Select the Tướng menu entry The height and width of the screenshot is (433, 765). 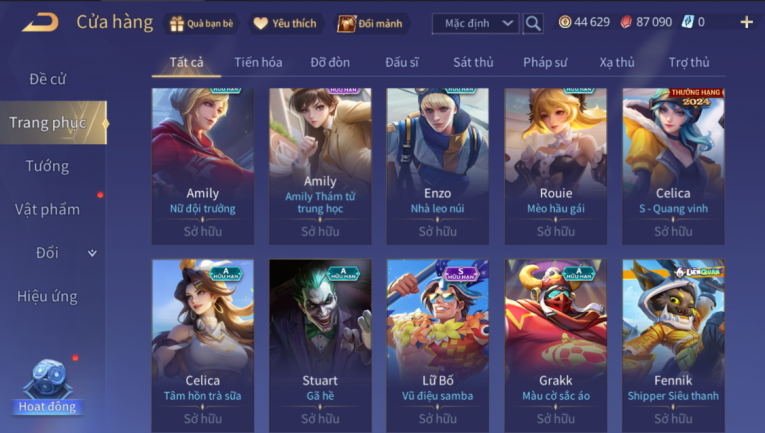tap(47, 166)
